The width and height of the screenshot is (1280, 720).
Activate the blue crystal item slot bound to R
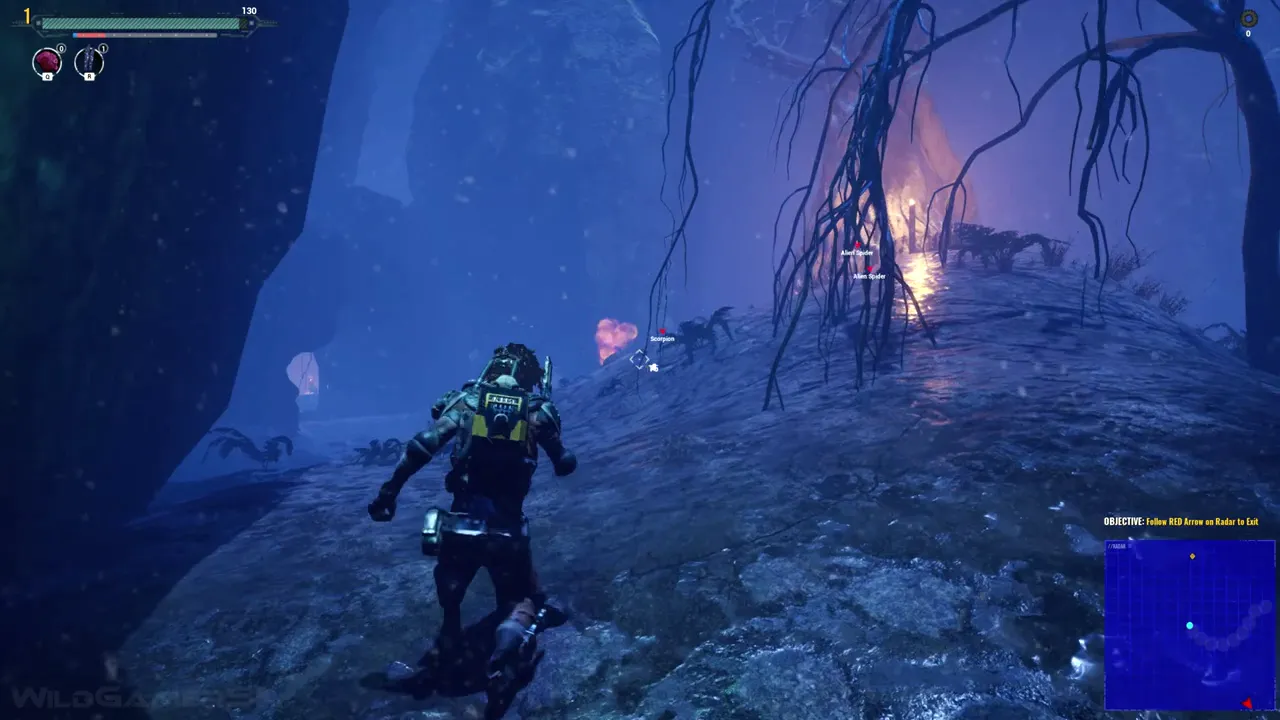point(89,62)
